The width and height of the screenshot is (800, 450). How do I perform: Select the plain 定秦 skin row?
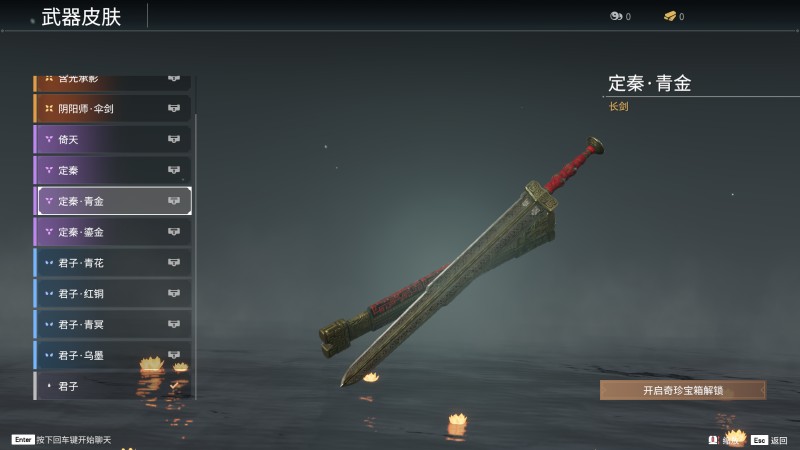tap(112, 170)
